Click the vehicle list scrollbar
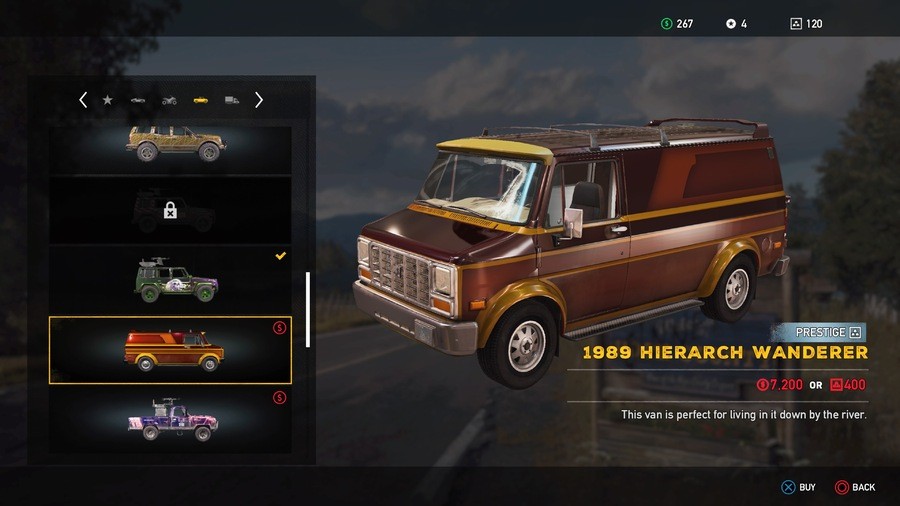 [308, 309]
